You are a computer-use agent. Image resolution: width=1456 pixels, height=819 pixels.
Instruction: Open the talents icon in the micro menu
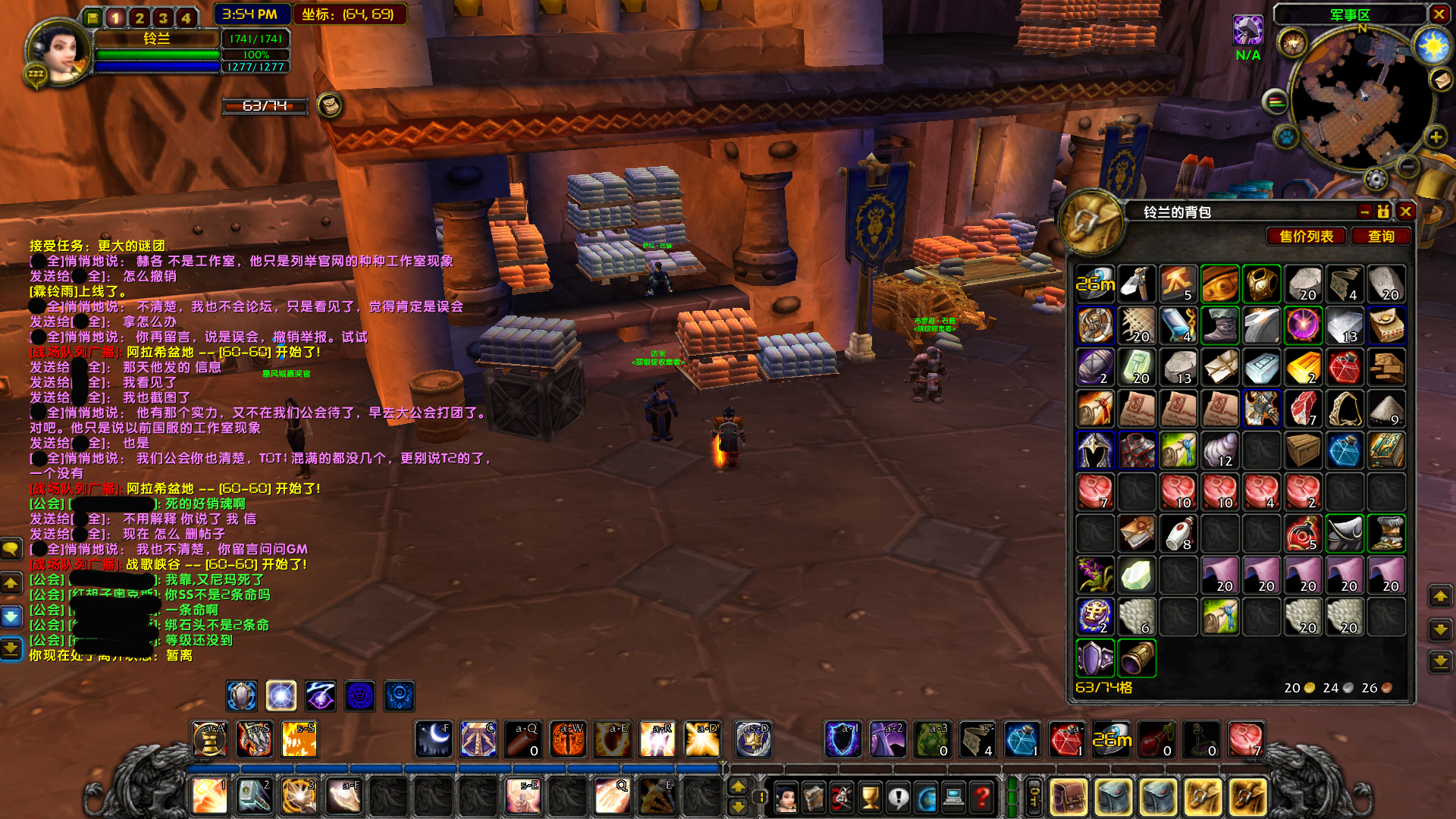click(x=842, y=798)
